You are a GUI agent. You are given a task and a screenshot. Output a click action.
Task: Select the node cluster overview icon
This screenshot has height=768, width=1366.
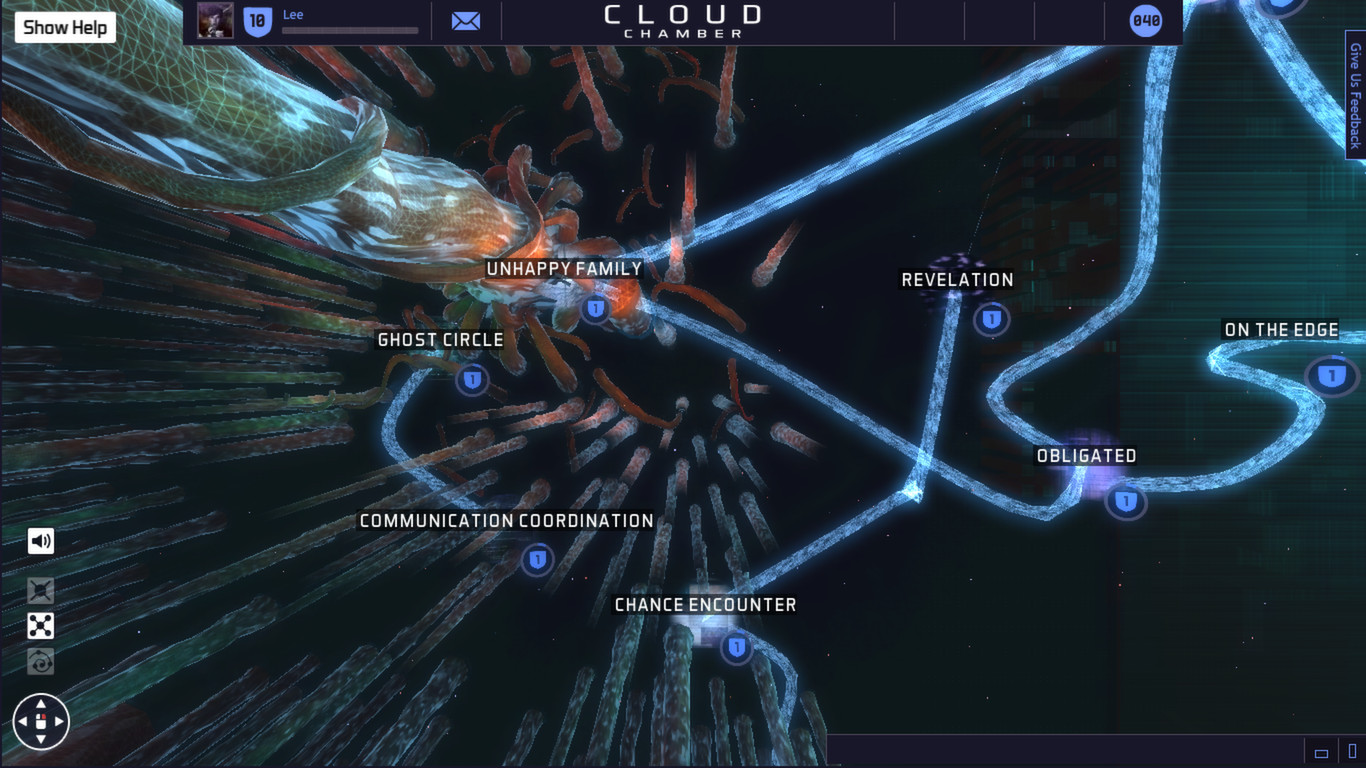[x=40, y=625]
